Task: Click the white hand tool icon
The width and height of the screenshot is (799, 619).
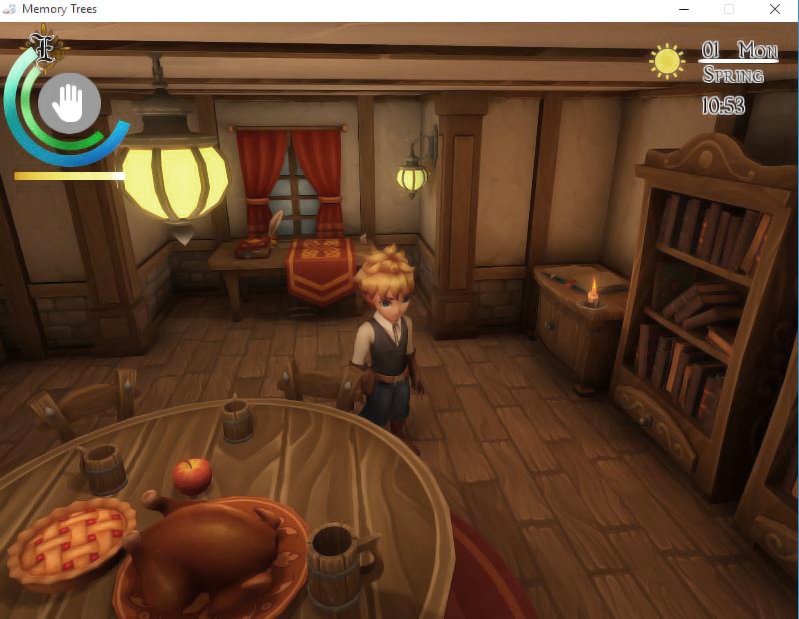Action: pyautogui.click(x=69, y=102)
